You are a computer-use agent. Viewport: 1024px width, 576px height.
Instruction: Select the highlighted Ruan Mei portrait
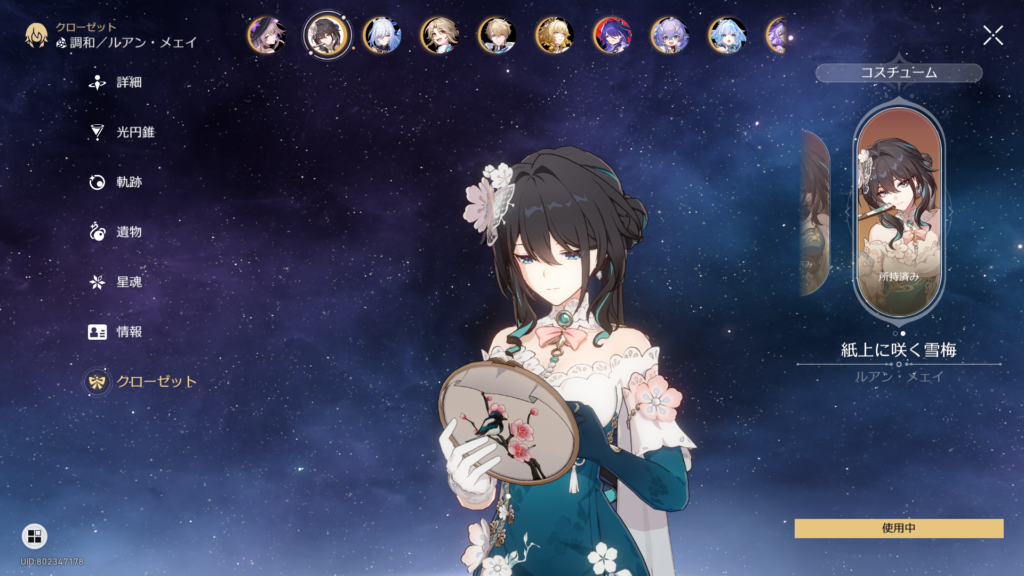(327, 36)
